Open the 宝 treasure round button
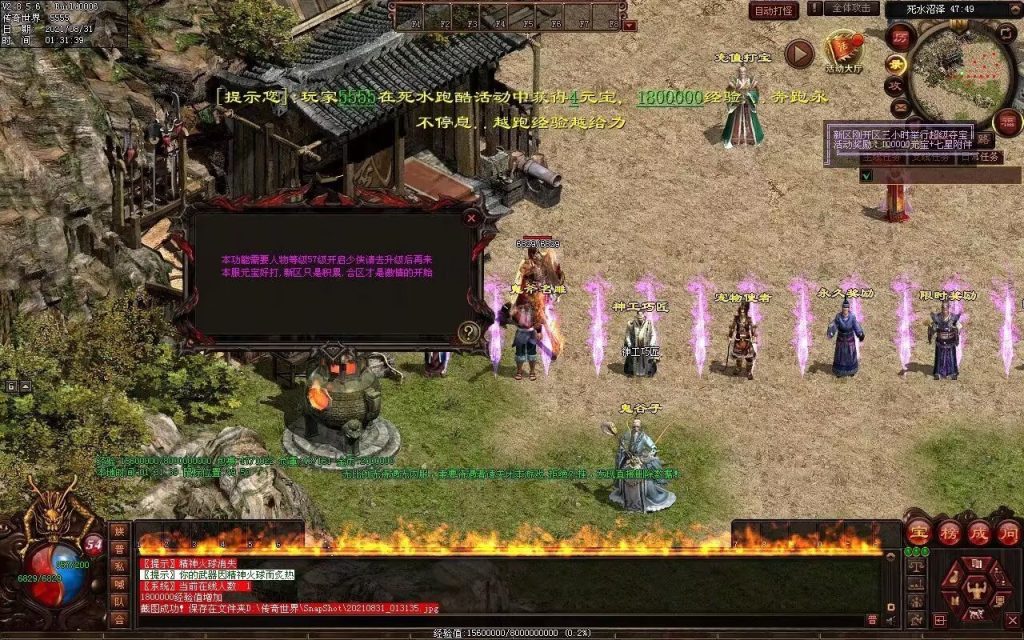1024x640 pixels. [917, 533]
